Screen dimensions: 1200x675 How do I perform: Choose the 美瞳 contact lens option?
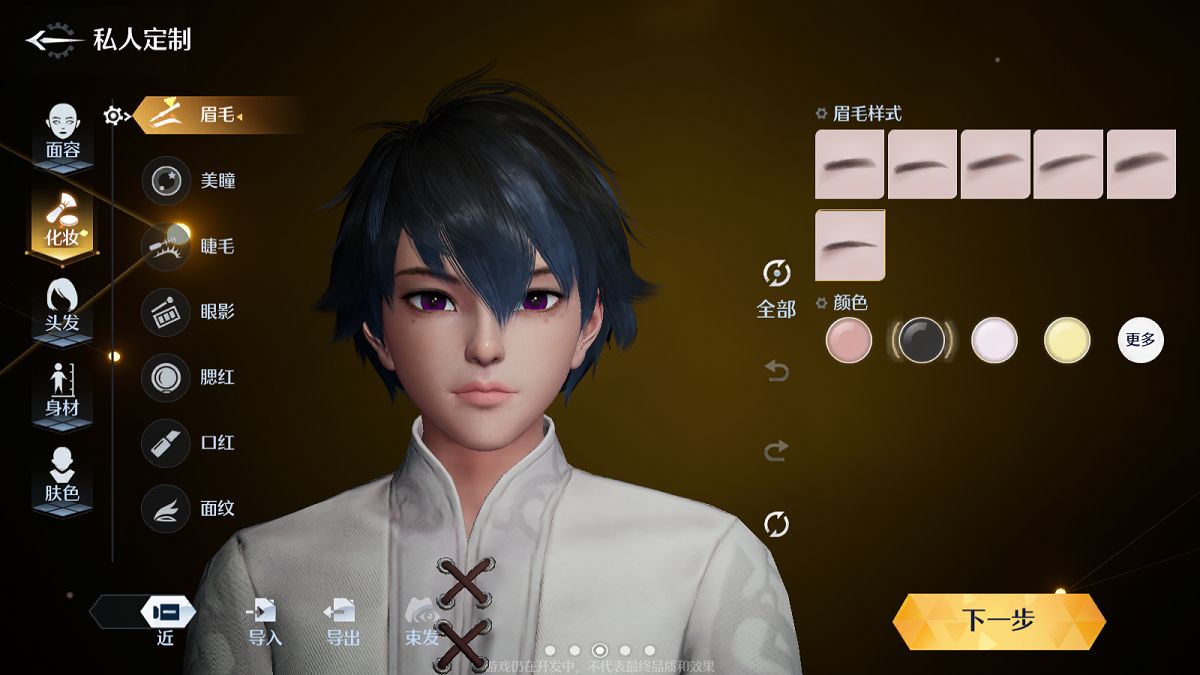tap(166, 181)
